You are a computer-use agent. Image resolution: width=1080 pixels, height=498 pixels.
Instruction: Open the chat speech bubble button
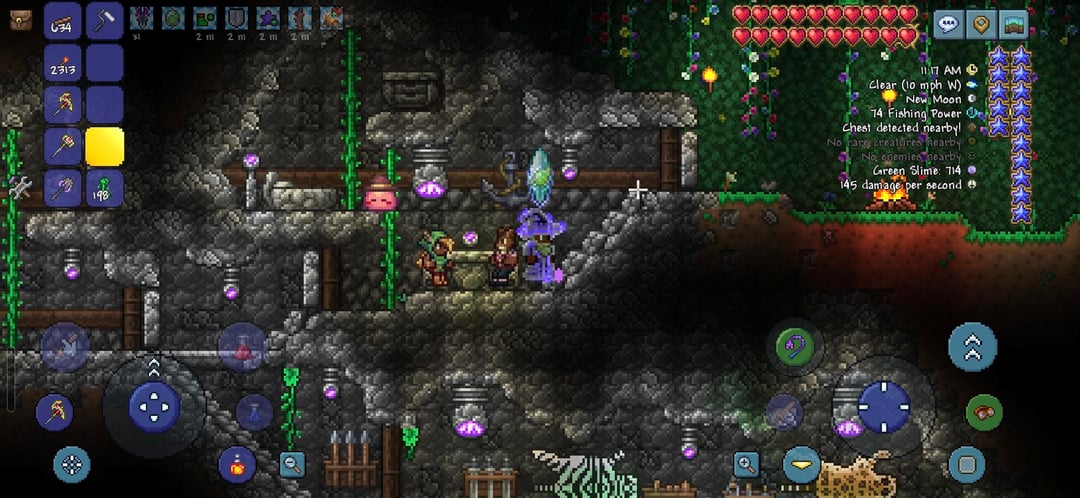pos(948,24)
